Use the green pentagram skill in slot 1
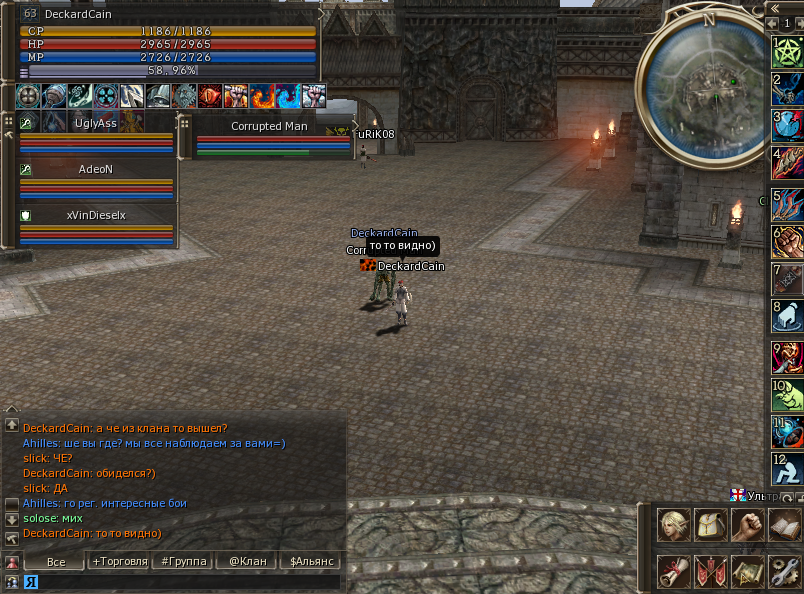The height and width of the screenshot is (594, 804). click(x=788, y=52)
